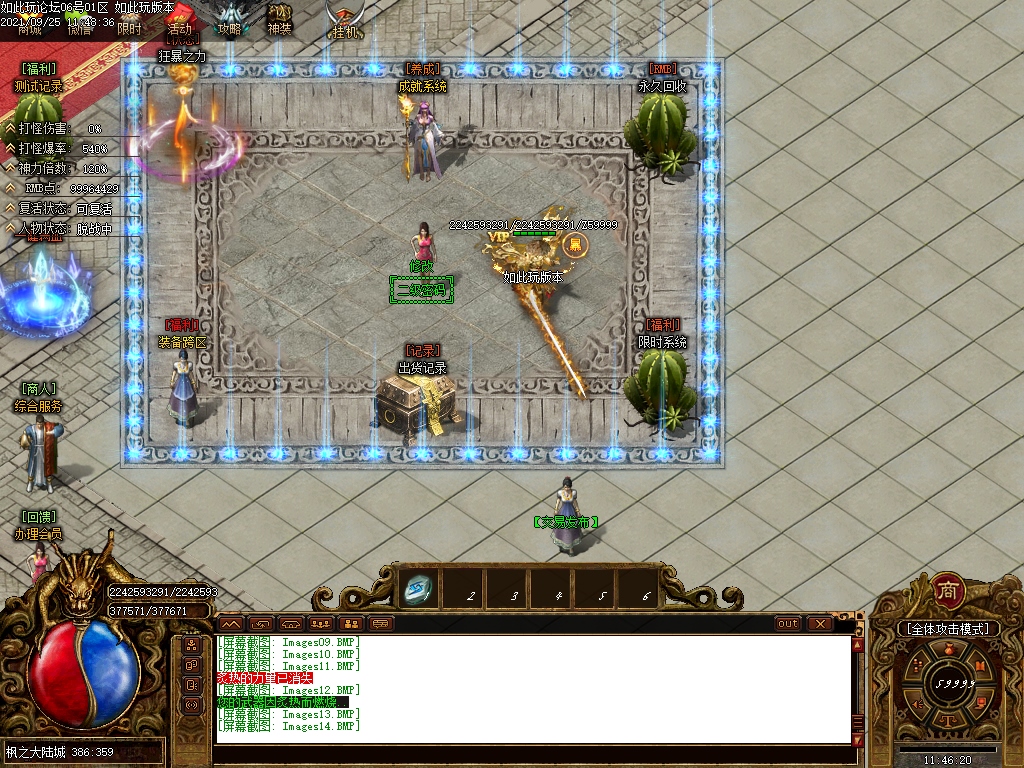This screenshot has height=768, width=1024.
Task: Toggle the 挂机 auto-play icon
Action: pyautogui.click(x=344, y=21)
